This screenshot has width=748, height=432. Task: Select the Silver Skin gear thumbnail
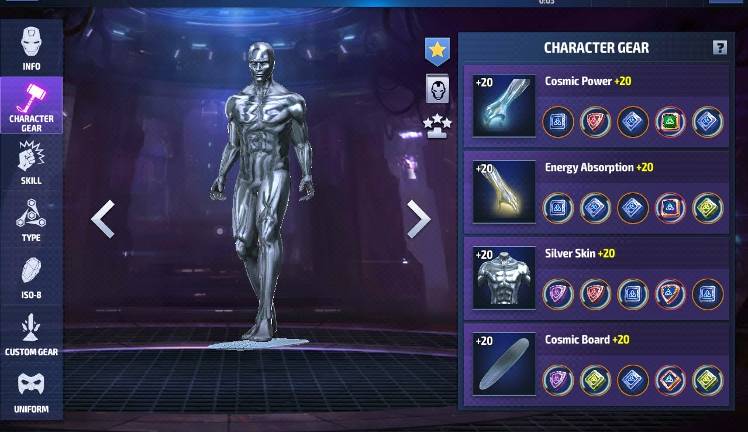click(x=505, y=277)
